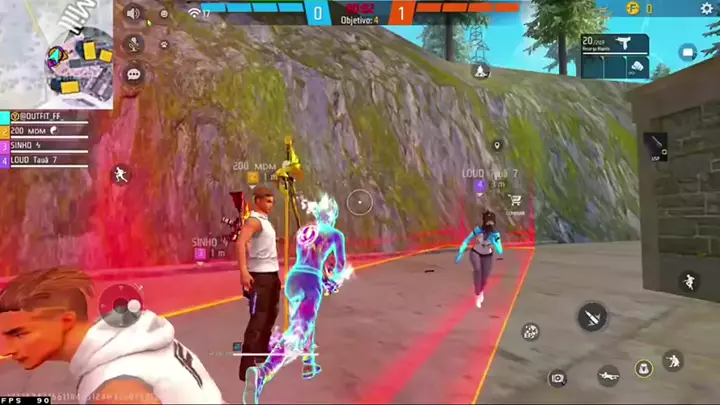Open the settings gear
720x405 pixels.
pyautogui.click(x=163, y=14)
